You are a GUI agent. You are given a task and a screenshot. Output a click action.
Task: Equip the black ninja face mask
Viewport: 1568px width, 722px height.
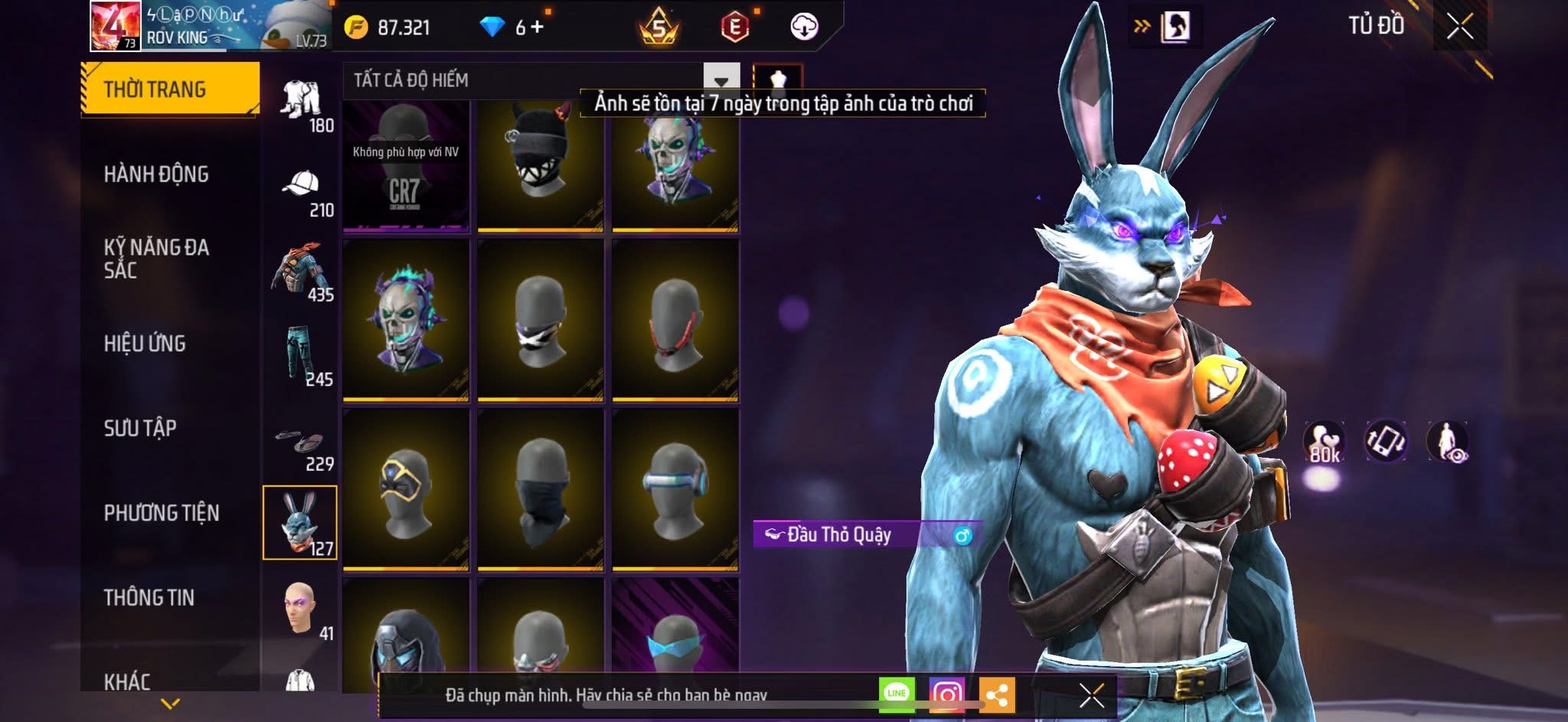coord(541,490)
